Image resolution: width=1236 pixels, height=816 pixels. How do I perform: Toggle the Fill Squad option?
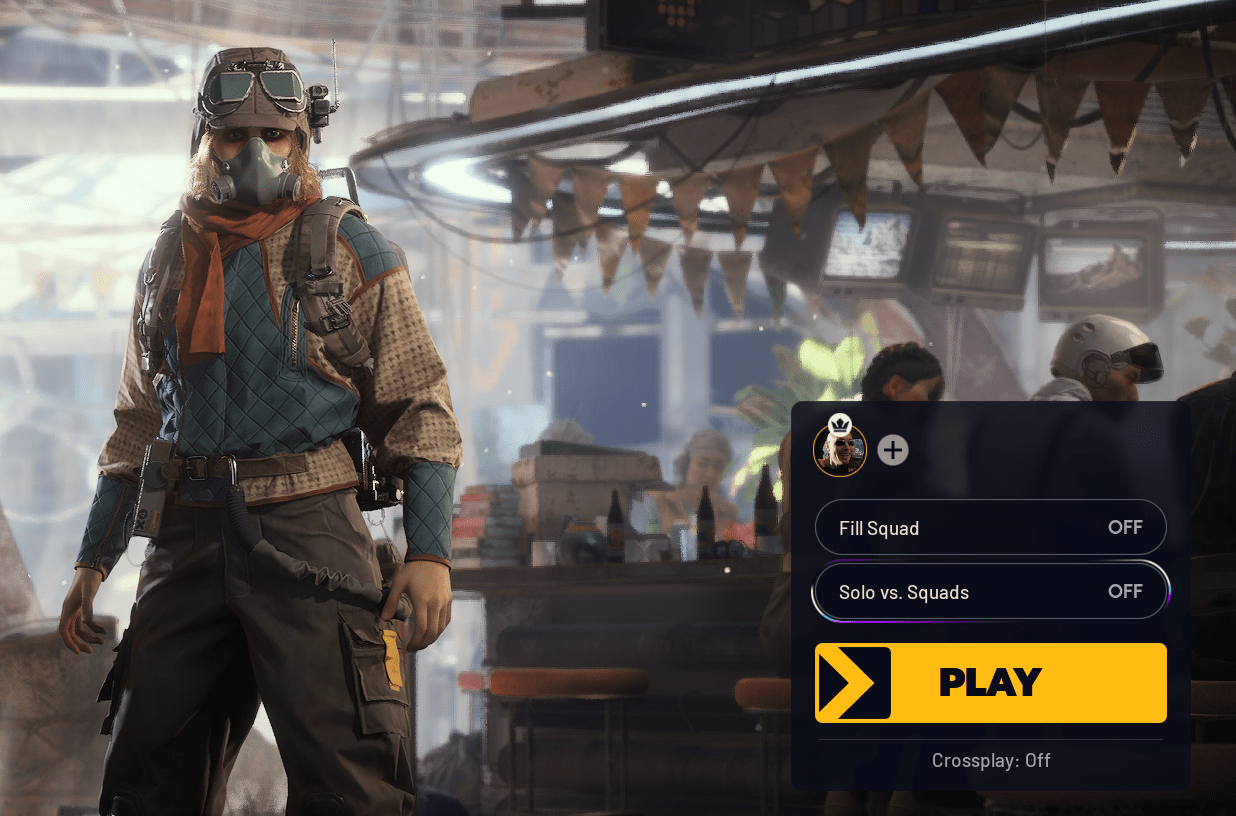pos(990,527)
